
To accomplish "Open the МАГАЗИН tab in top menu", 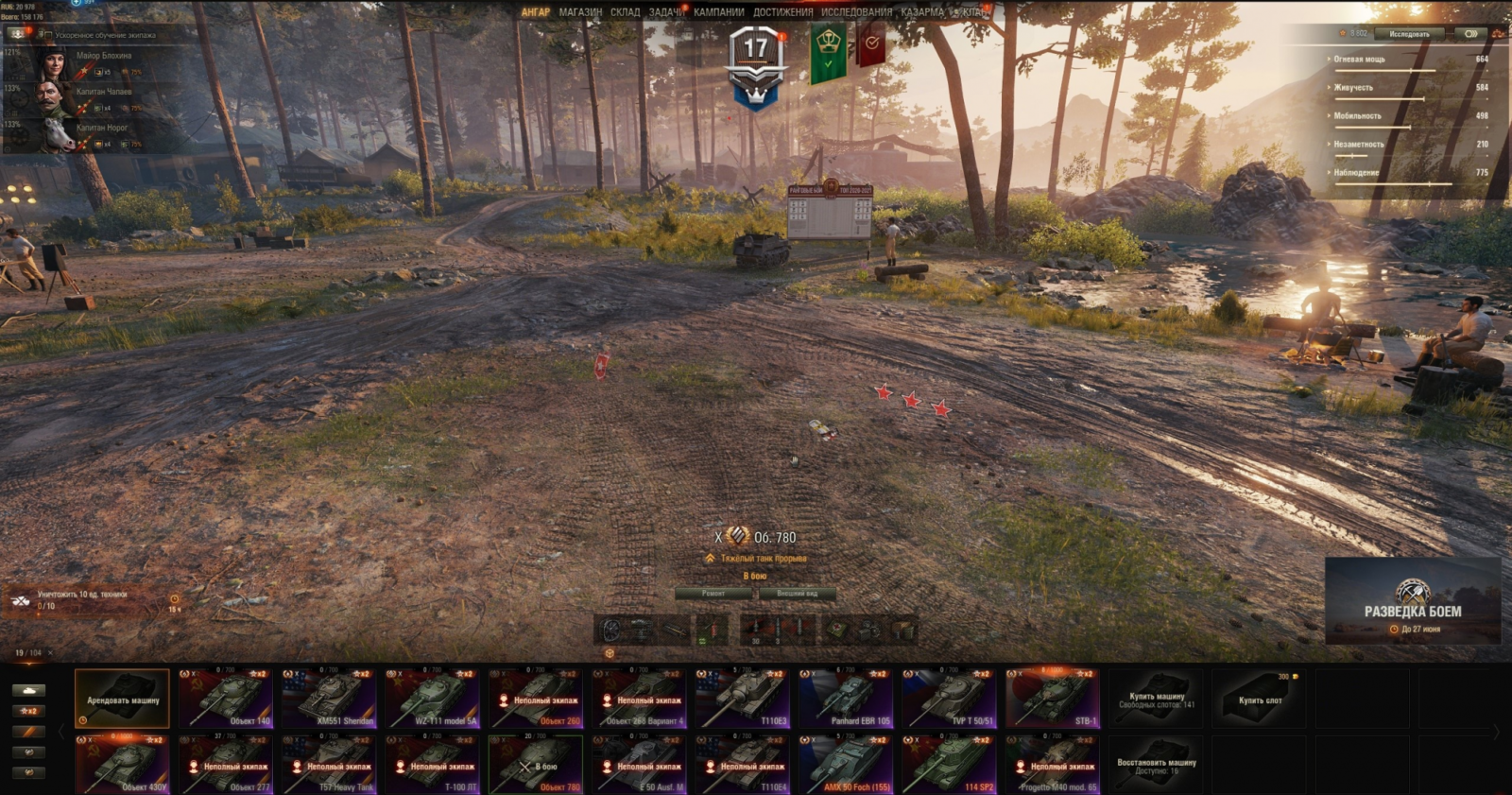I will click(x=580, y=12).
